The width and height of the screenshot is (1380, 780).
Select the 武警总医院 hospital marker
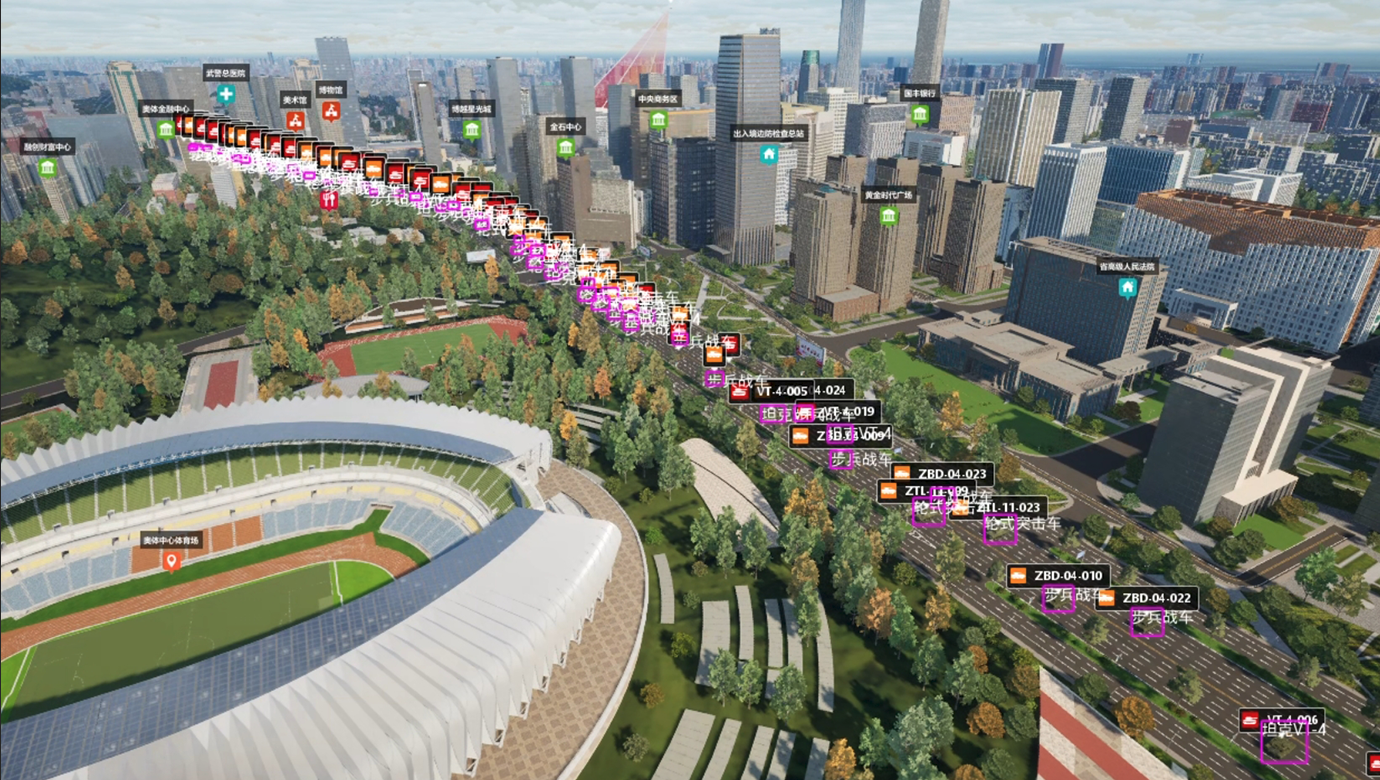[x=226, y=94]
